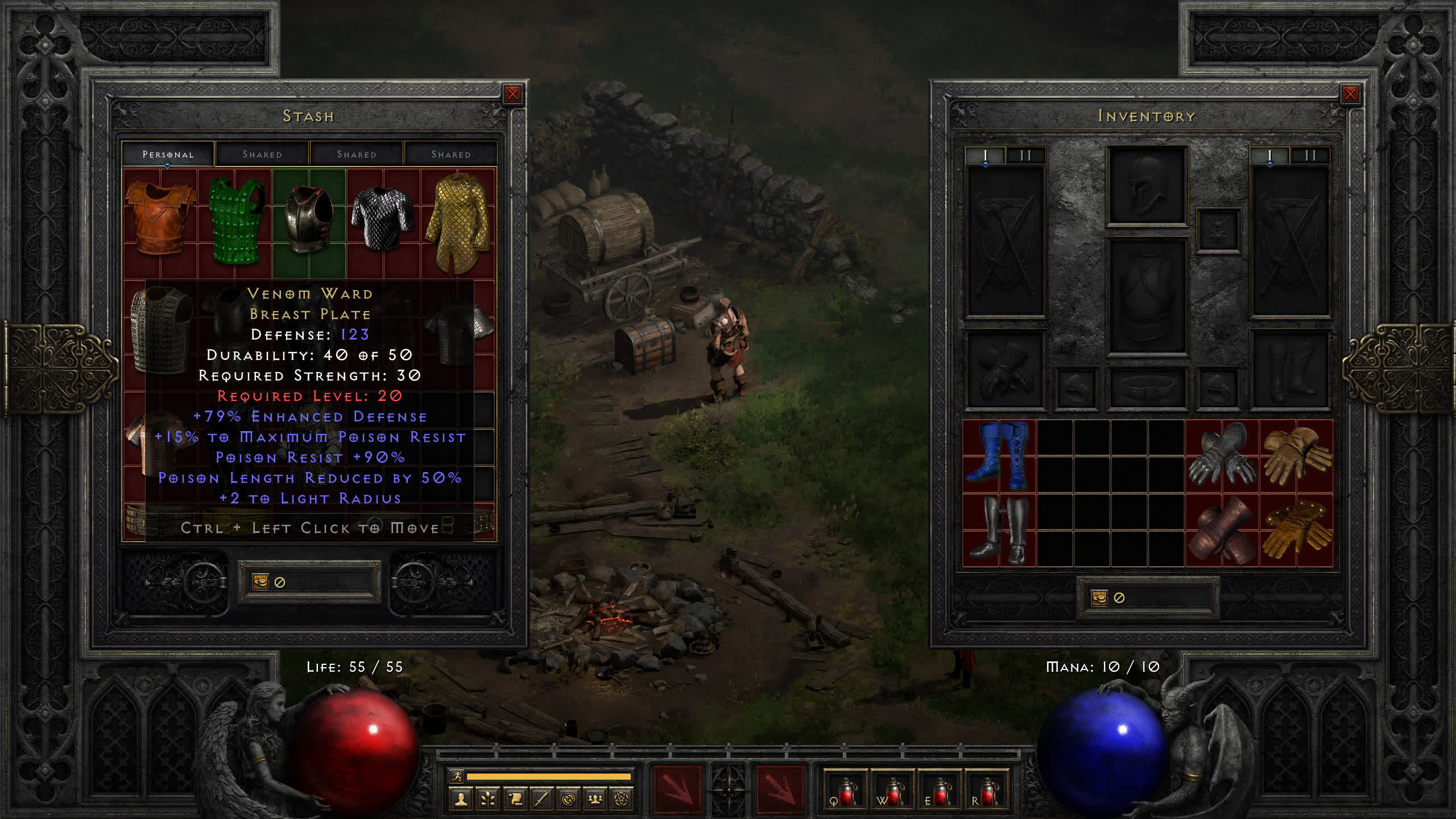Screen dimensions: 1456x819
Task: Close the Stash panel
Action: pyautogui.click(x=512, y=94)
